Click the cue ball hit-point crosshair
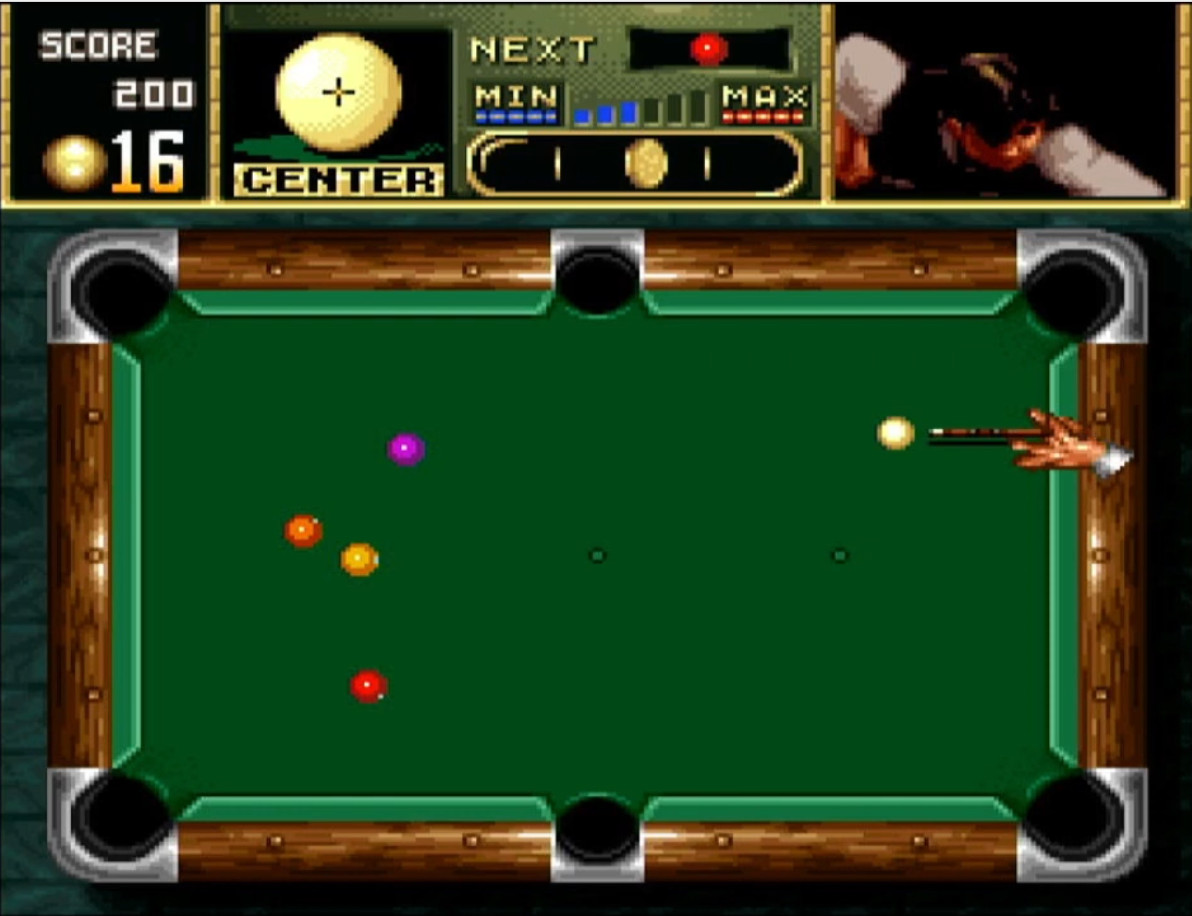 pos(340,93)
